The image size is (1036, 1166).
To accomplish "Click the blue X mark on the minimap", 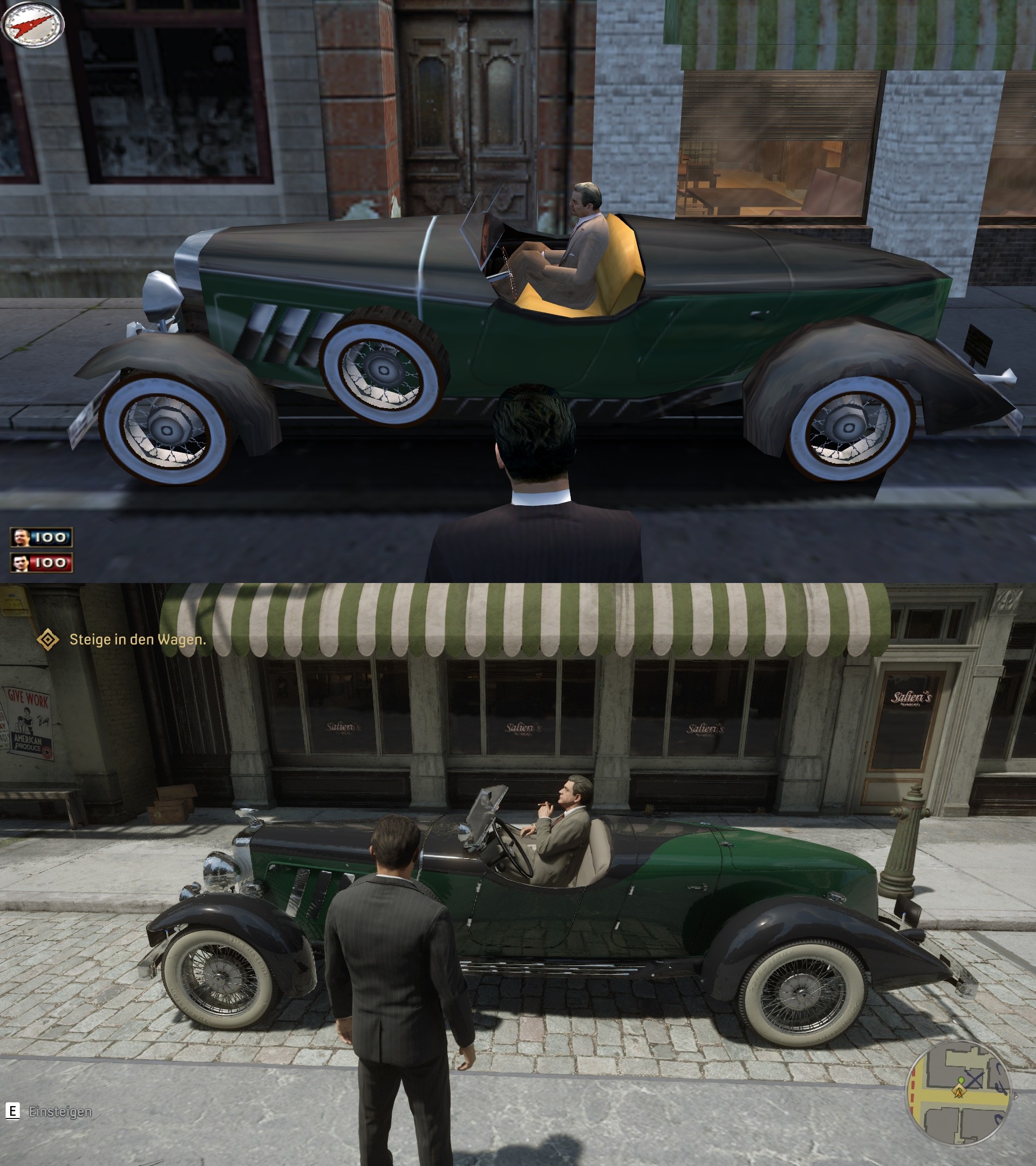I will pos(975,1077).
